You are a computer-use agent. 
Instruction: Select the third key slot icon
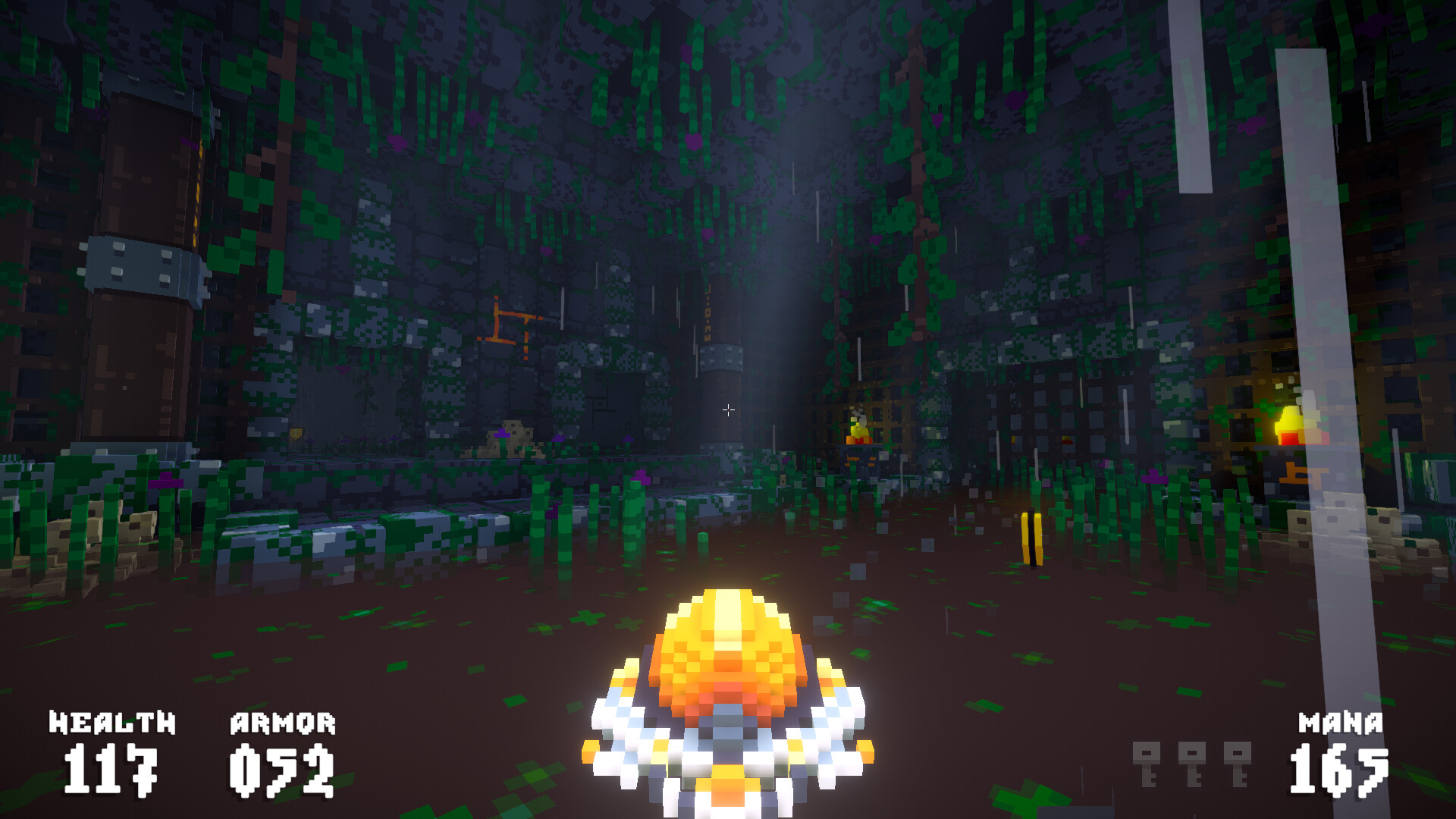1238,764
